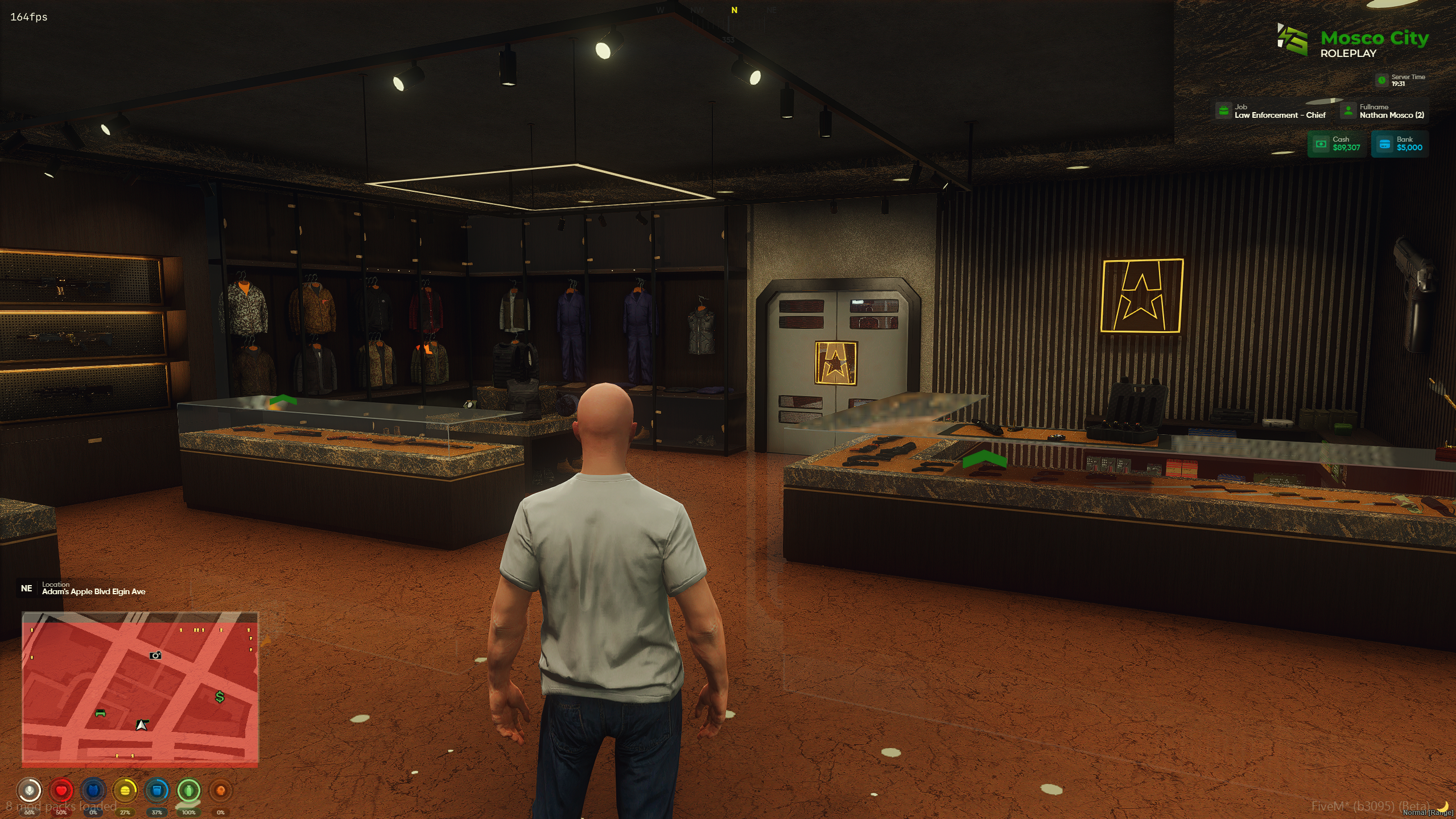Click the blue armor vest icon
This screenshot has width=1456, height=819.
(93, 790)
